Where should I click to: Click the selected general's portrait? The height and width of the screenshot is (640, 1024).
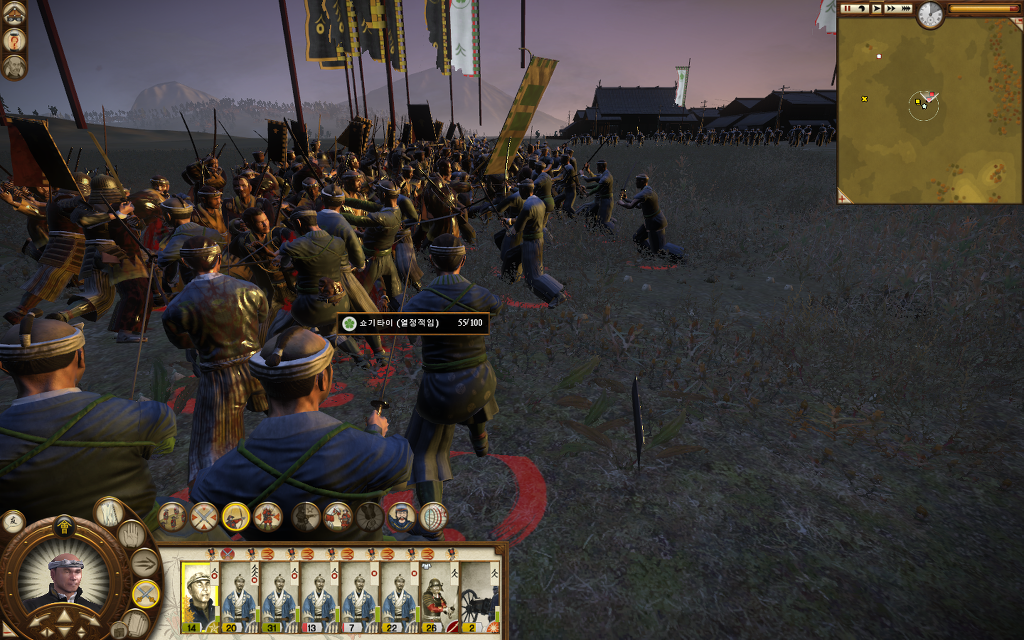(65, 580)
